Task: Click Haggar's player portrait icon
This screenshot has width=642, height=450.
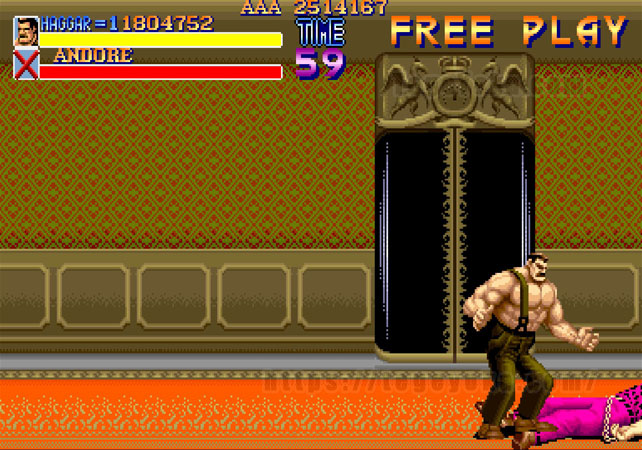Action: [x=26, y=32]
